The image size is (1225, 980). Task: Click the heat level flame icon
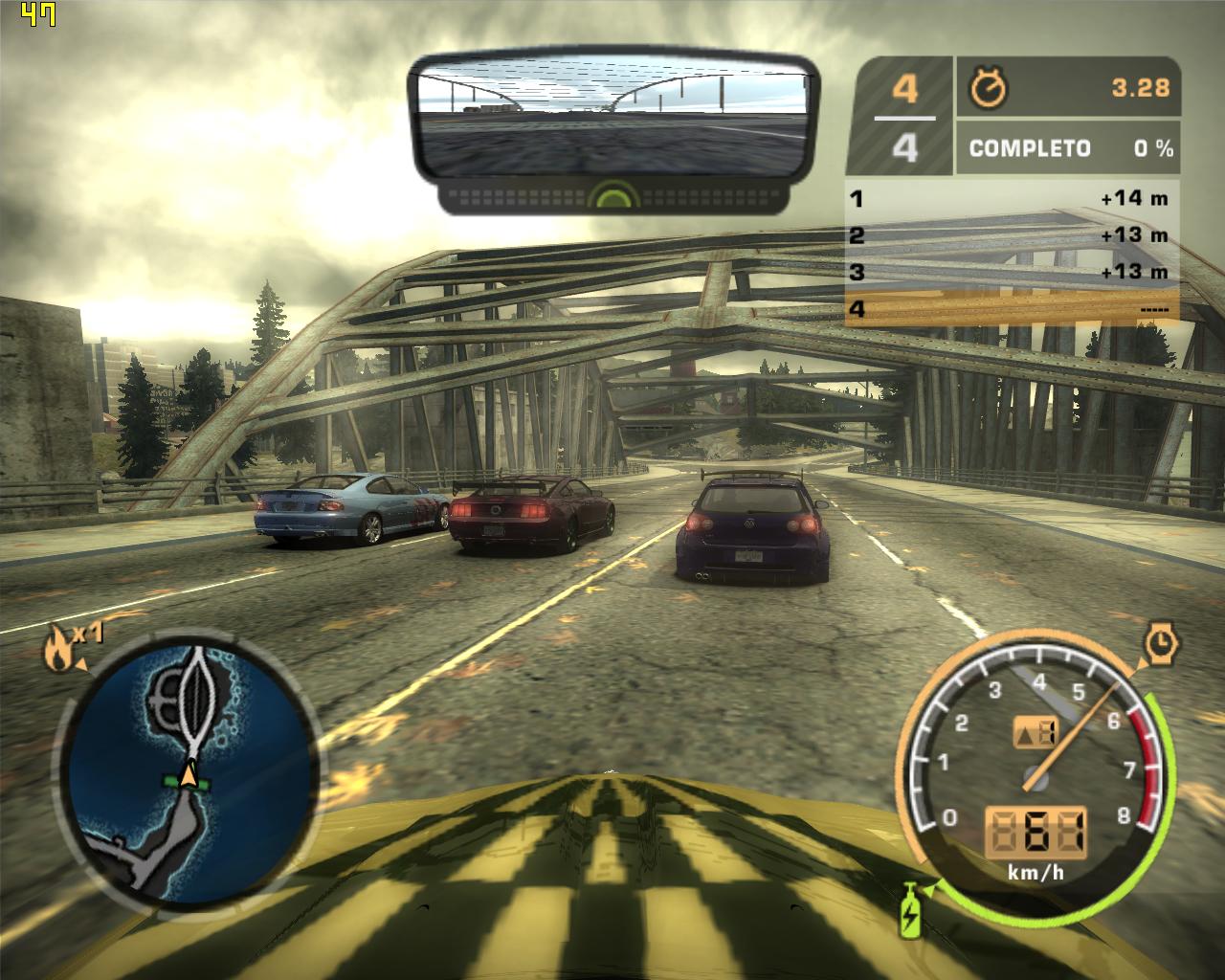pos(57,653)
